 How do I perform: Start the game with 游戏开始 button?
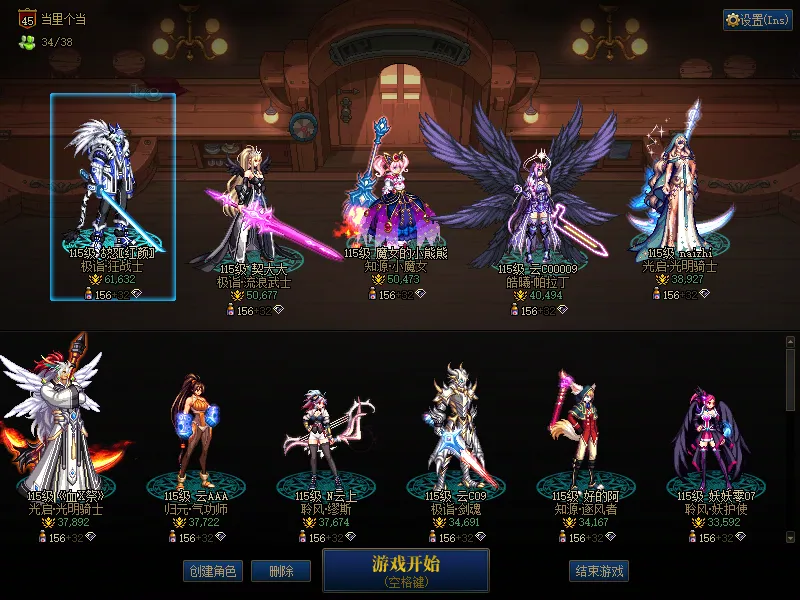[405, 569]
